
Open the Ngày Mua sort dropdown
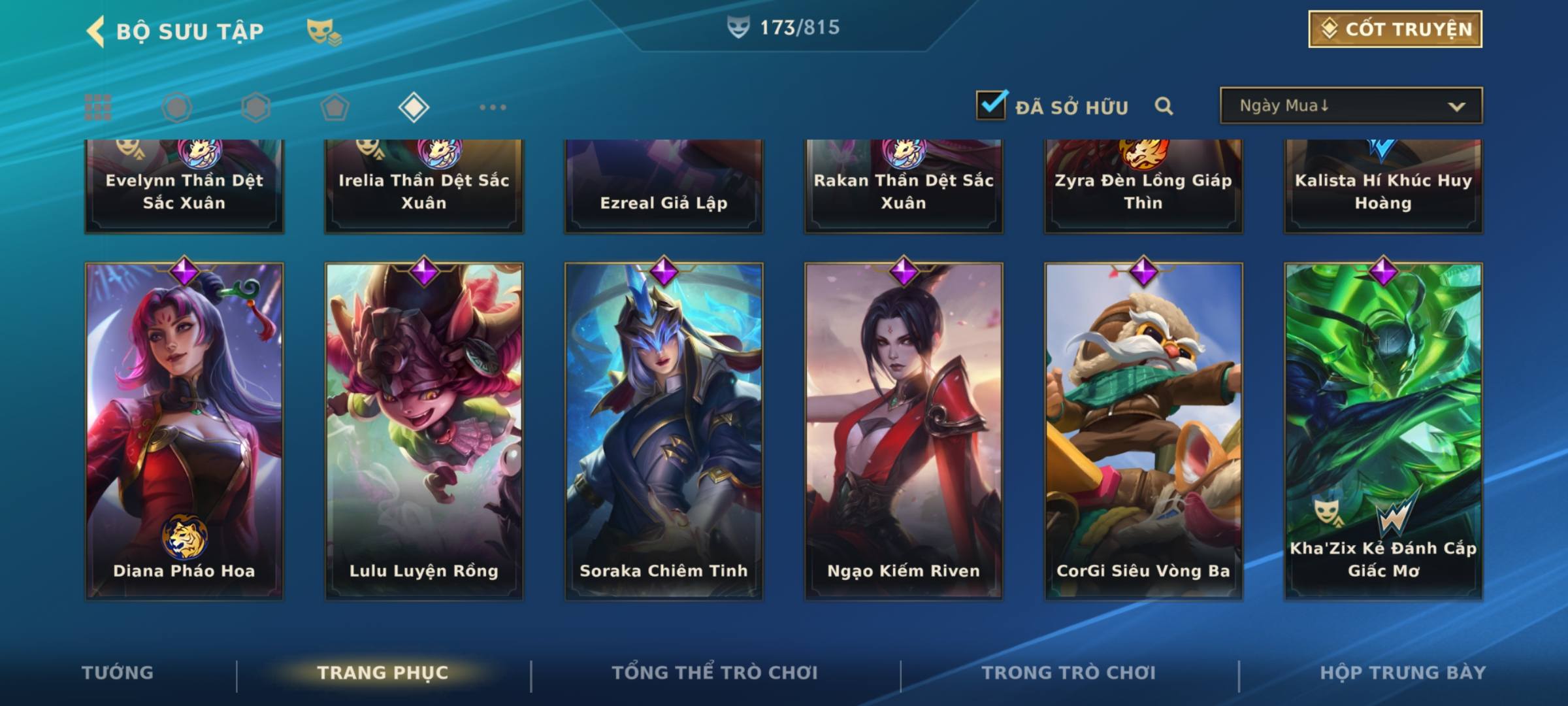click(x=1351, y=106)
